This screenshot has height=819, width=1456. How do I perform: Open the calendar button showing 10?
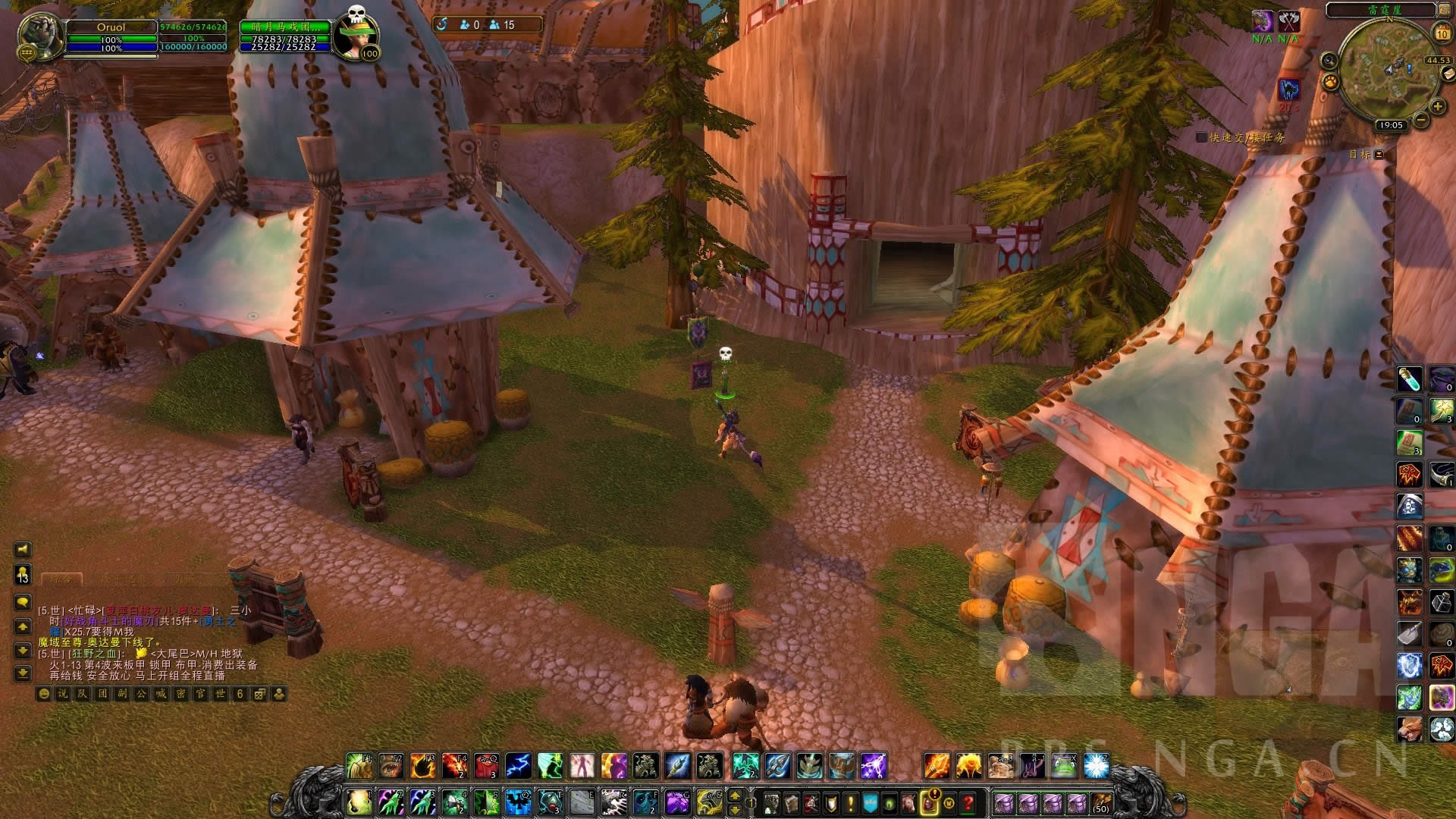click(x=1442, y=33)
